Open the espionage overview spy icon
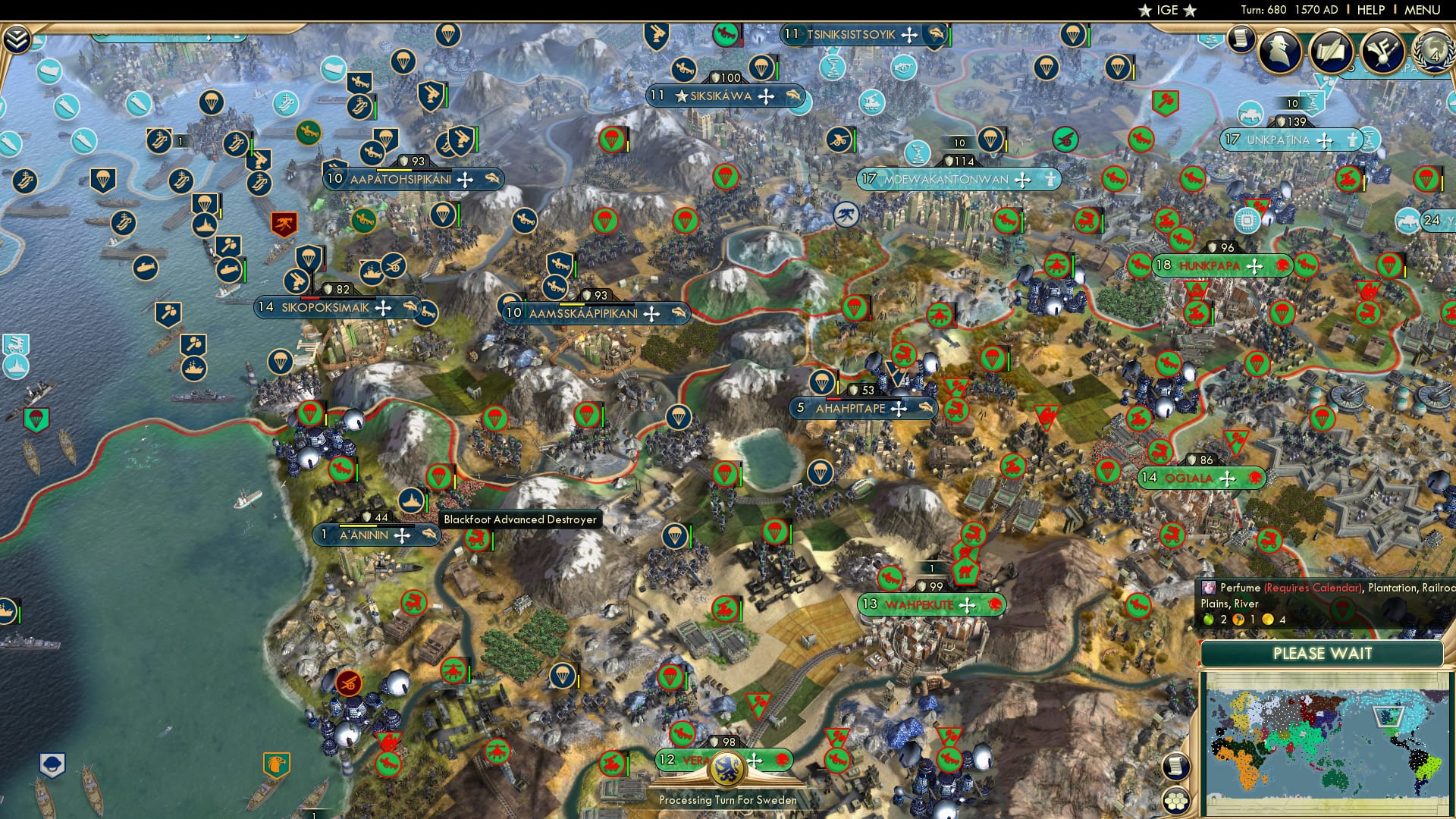This screenshot has height=819, width=1456. tap(1279, 51)
